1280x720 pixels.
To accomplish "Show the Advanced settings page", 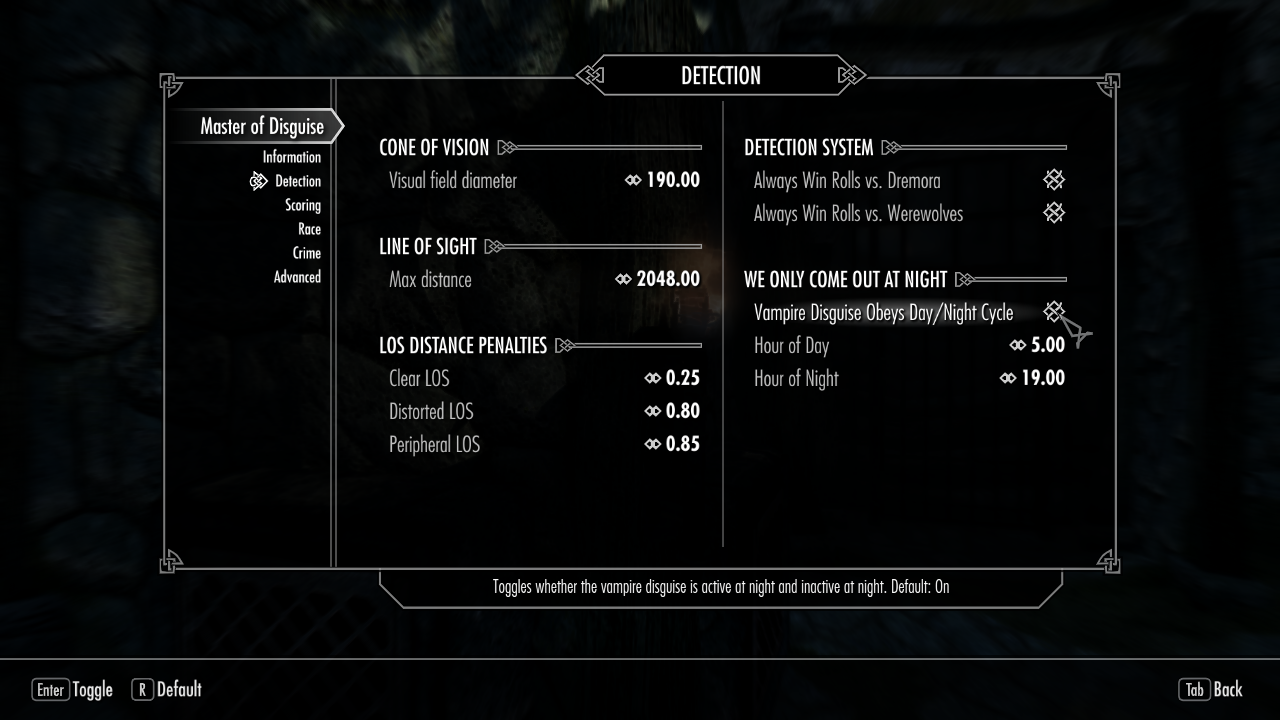I will click(x=297, y=277).
